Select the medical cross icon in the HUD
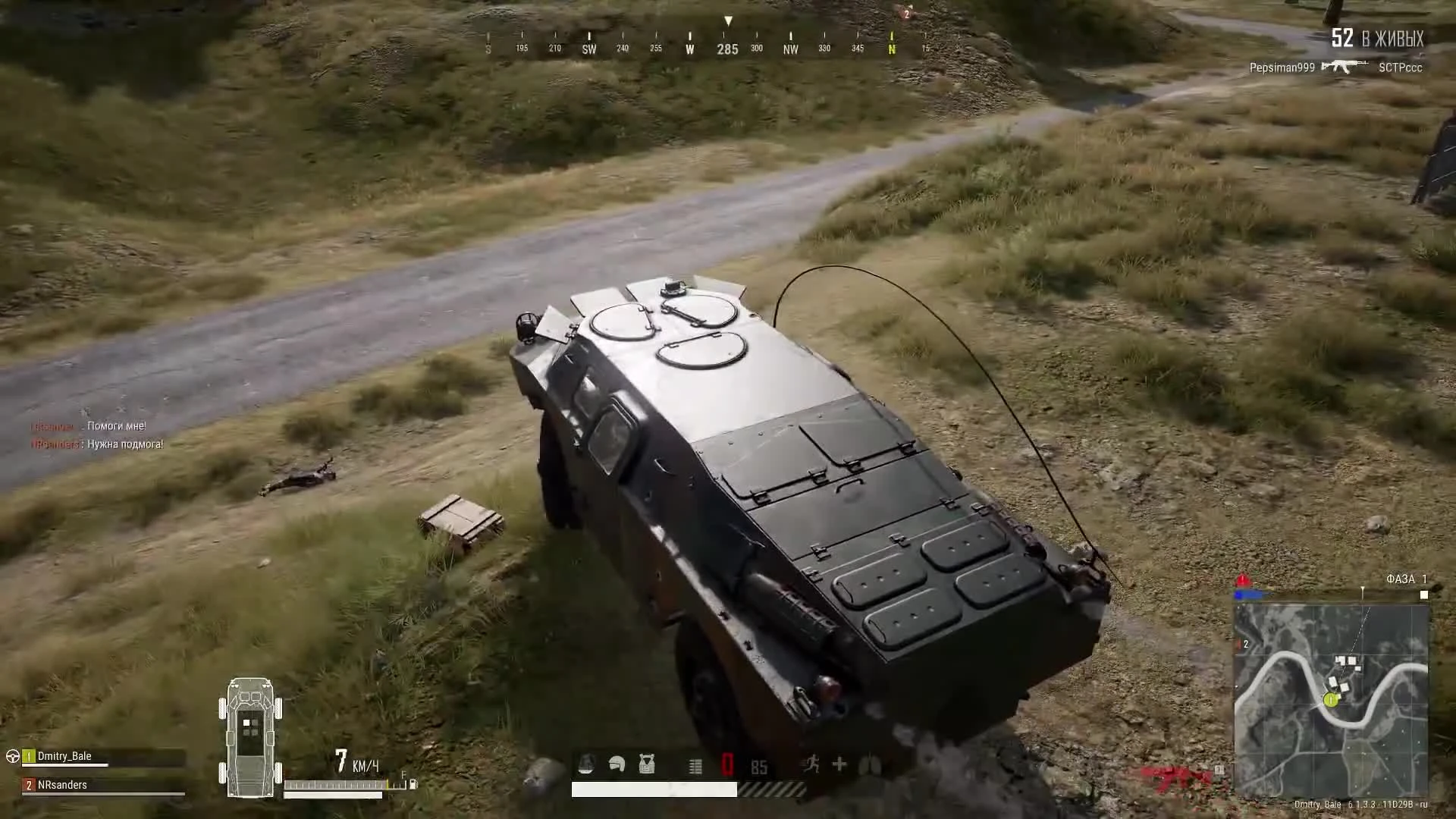 pyautogui.click(x=839, y=765)
